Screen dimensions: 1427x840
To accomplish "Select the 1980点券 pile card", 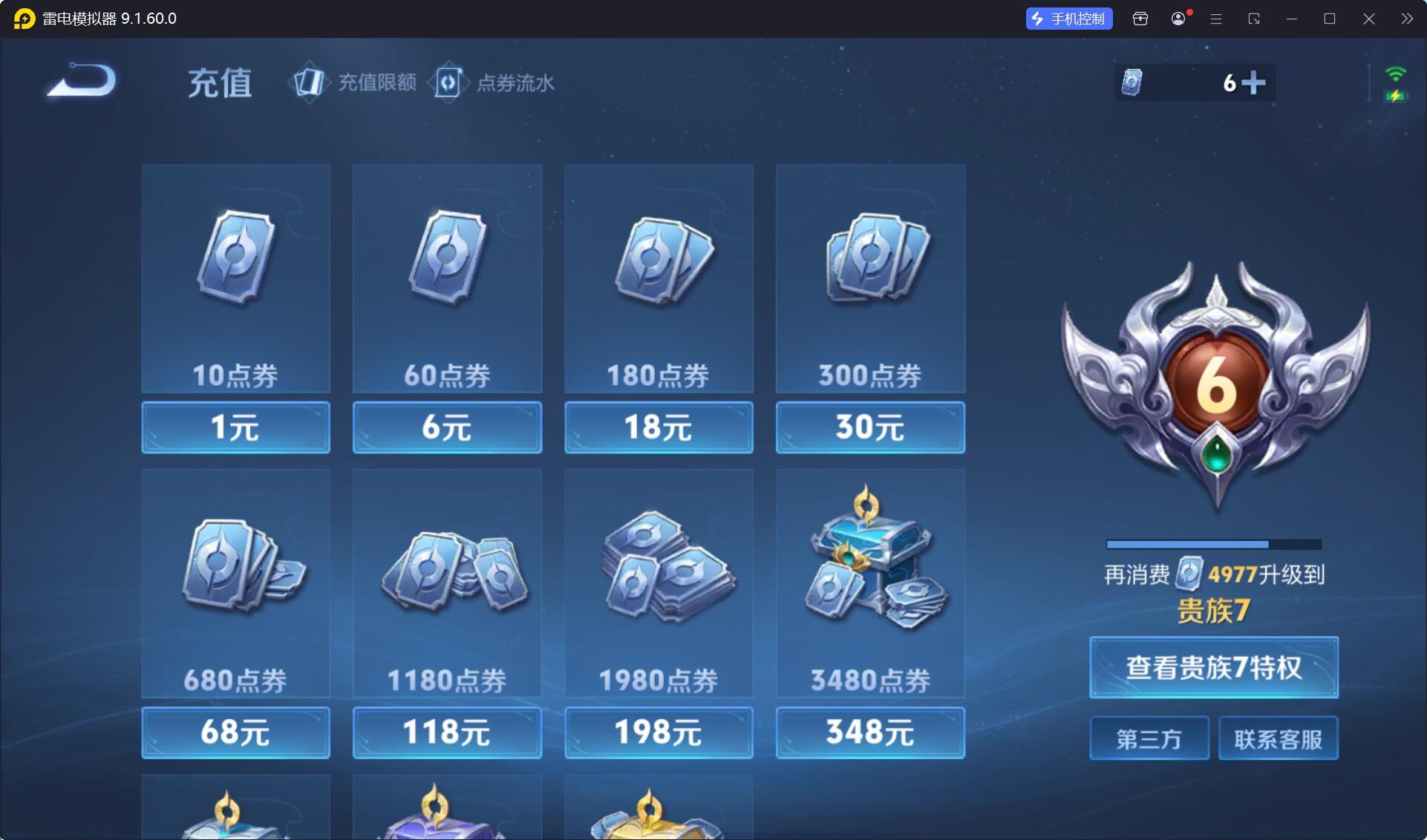I will coord(659,583).
